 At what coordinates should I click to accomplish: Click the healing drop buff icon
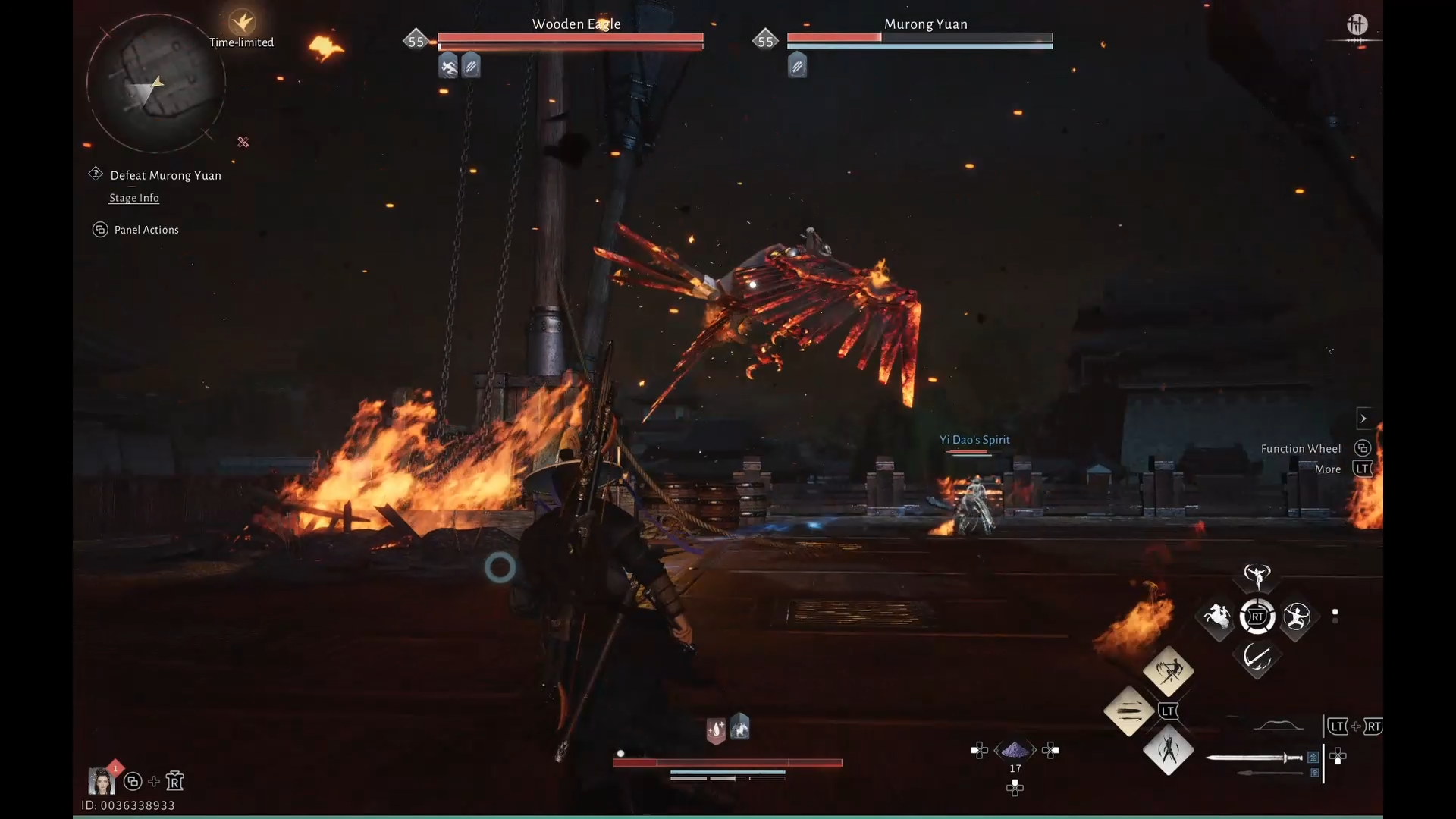(x=716, y=730)
